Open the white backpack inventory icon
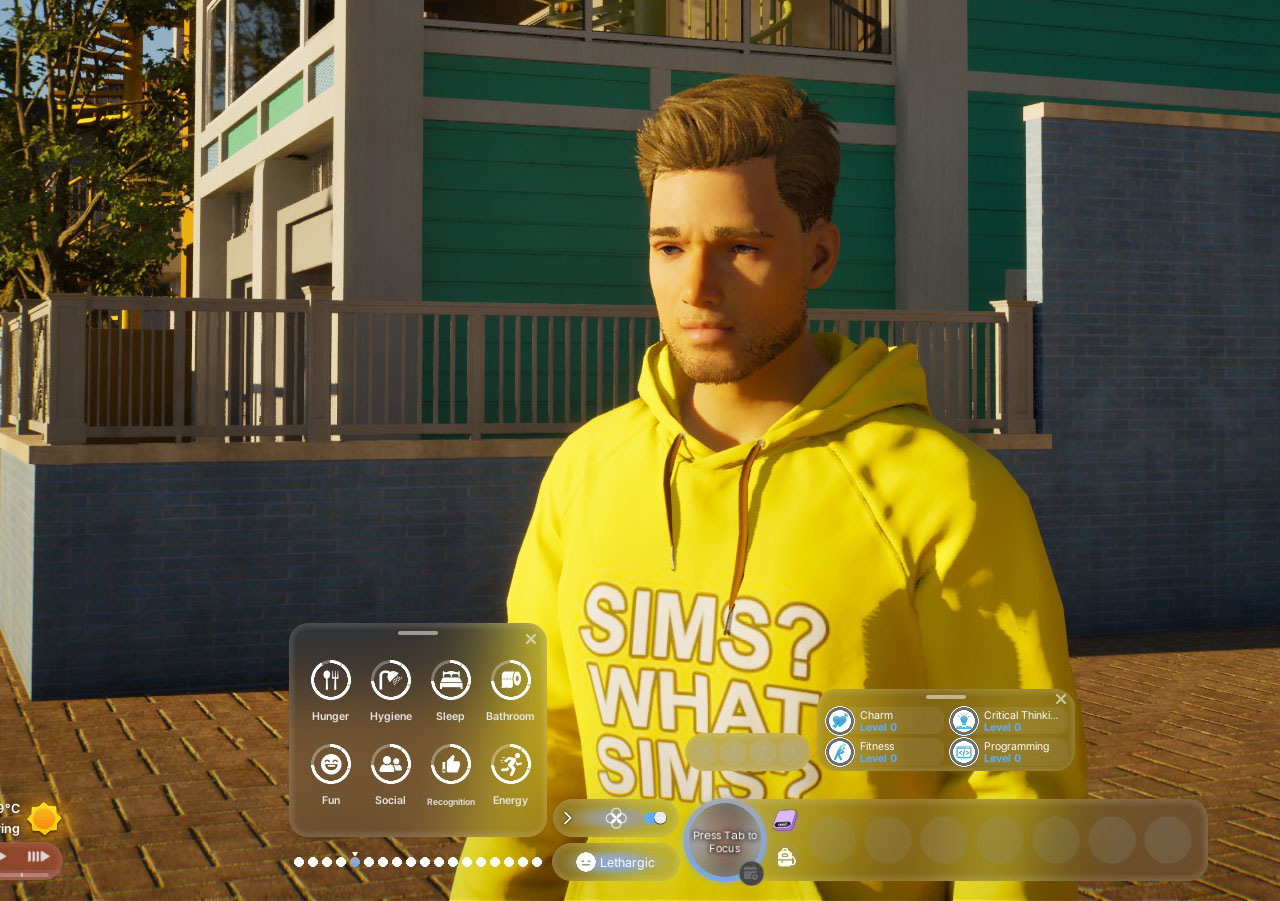Screen dimensions: 1280x901 coord(786,857)
